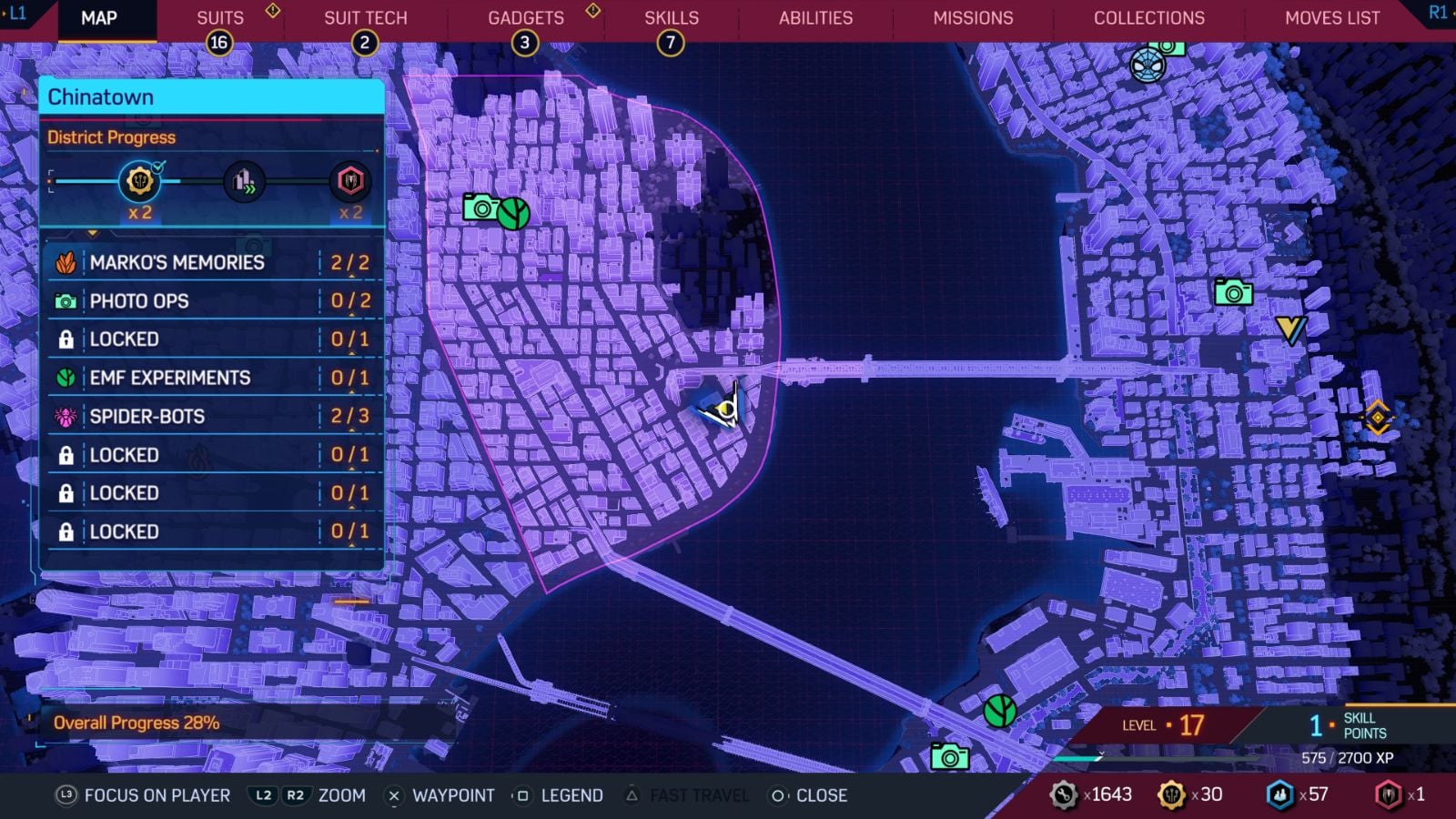1456x819 pixels.
Task: Select the first District Progress reward medallion
Action: (138, 182)
